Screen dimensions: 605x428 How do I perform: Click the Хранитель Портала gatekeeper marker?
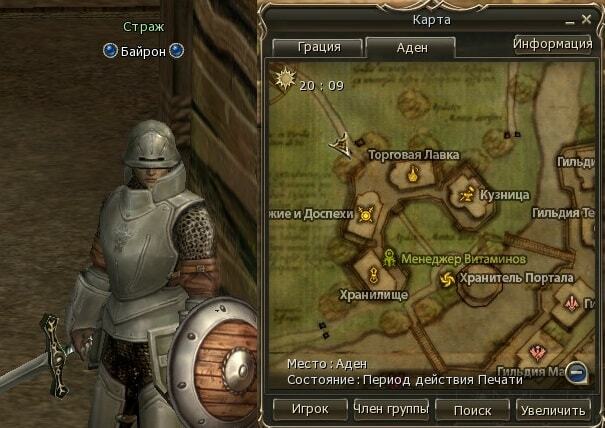tap(446, 278)
